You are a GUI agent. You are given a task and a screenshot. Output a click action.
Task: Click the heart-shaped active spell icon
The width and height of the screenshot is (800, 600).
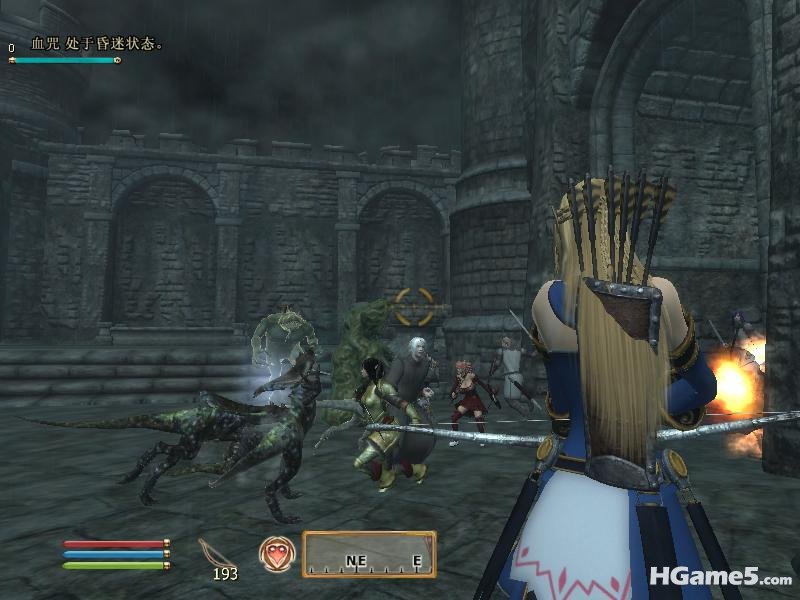[x=276, y=553]
